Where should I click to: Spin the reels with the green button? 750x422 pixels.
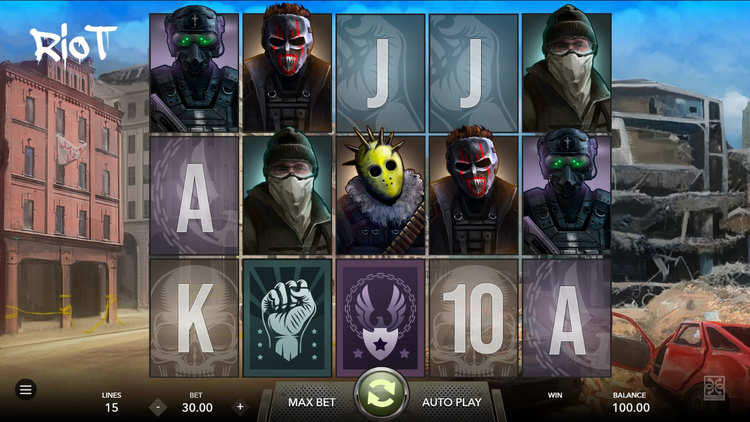(381, 394)
